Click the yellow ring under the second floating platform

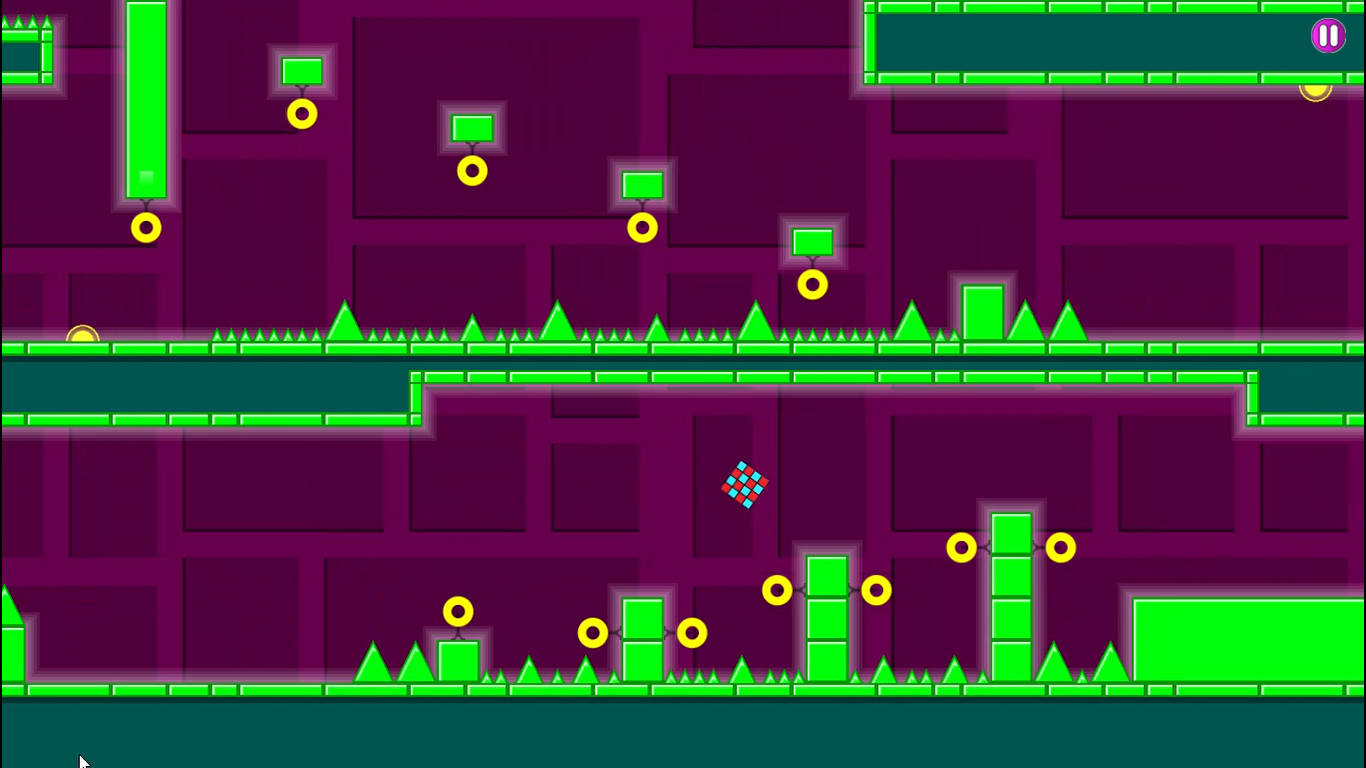[472, 170]
